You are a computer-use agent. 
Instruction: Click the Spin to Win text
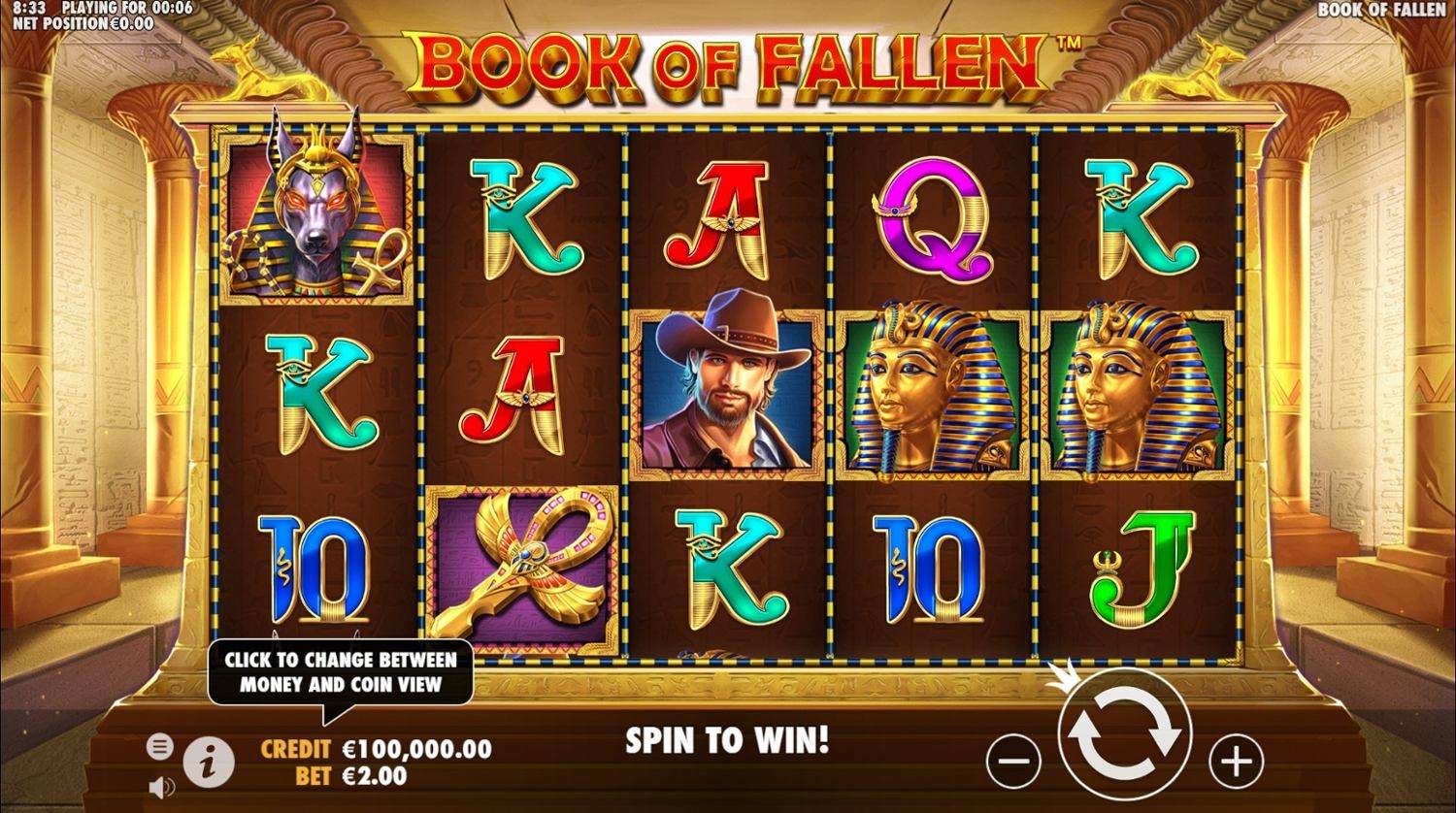[728, 740]
